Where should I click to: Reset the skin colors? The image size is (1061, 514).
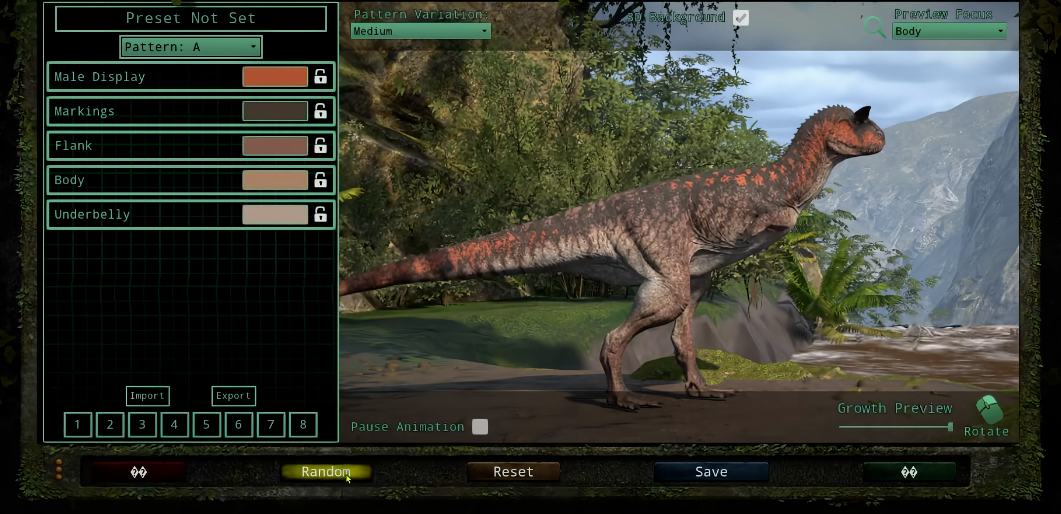pos(513,472)
